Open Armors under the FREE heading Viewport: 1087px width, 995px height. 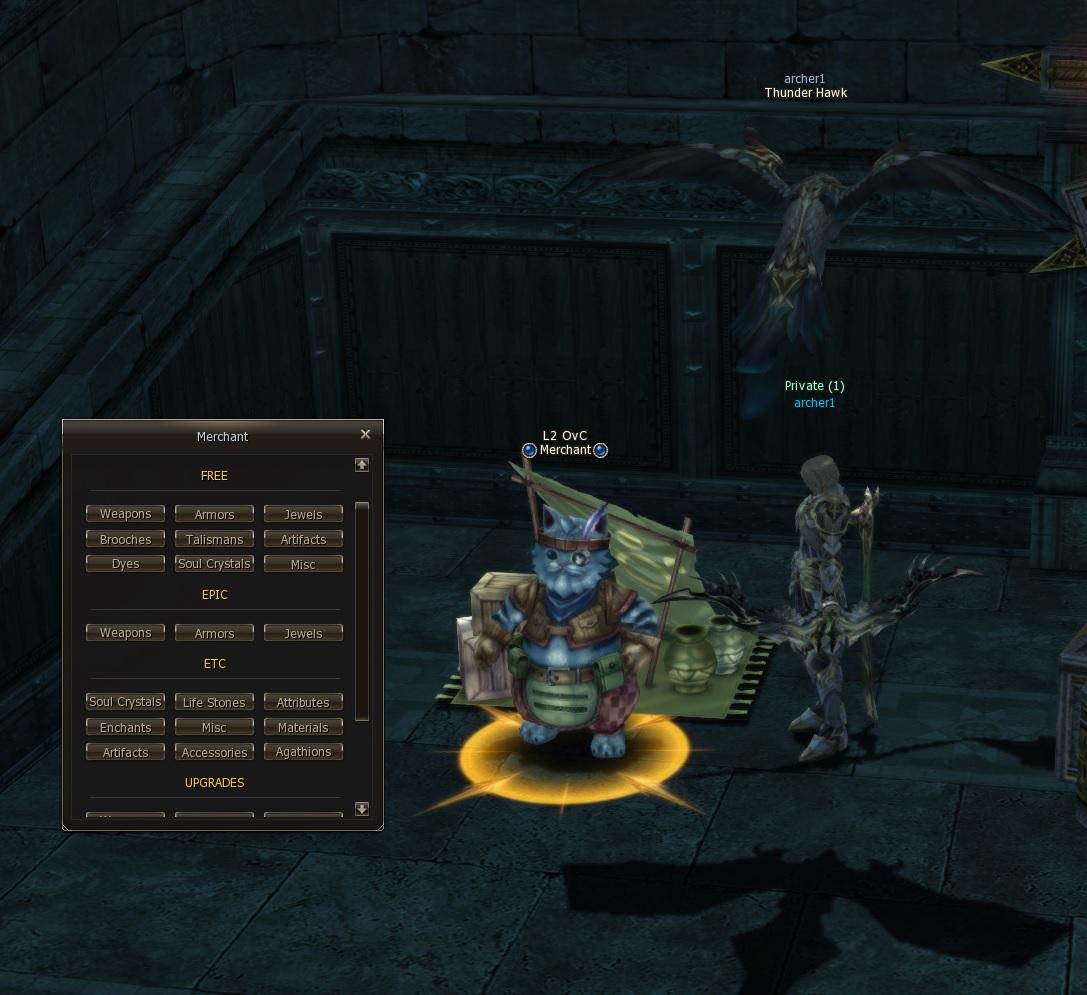point(214,514)
